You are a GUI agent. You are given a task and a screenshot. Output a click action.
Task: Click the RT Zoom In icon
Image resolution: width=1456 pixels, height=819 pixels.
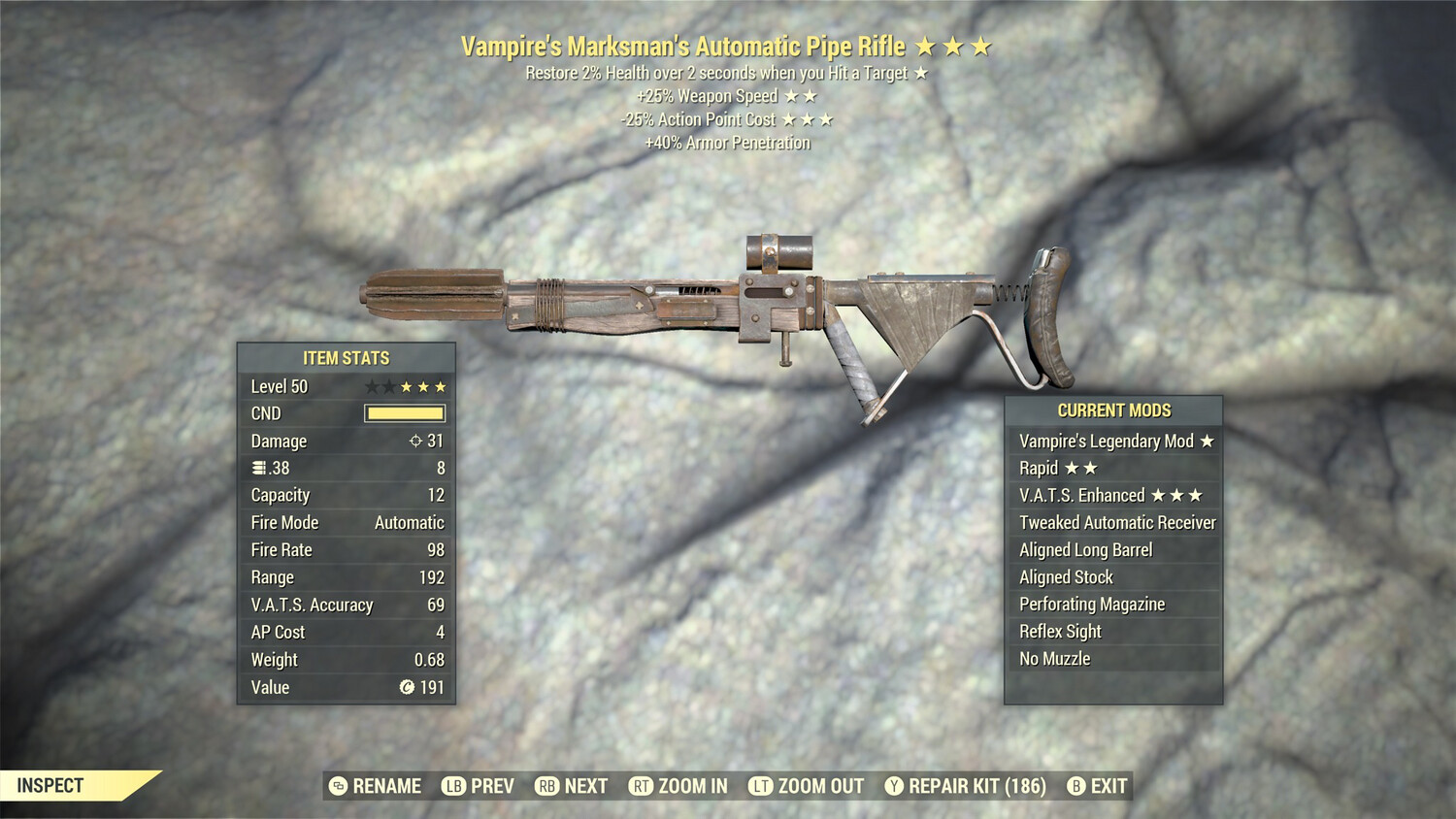(641, 786)
